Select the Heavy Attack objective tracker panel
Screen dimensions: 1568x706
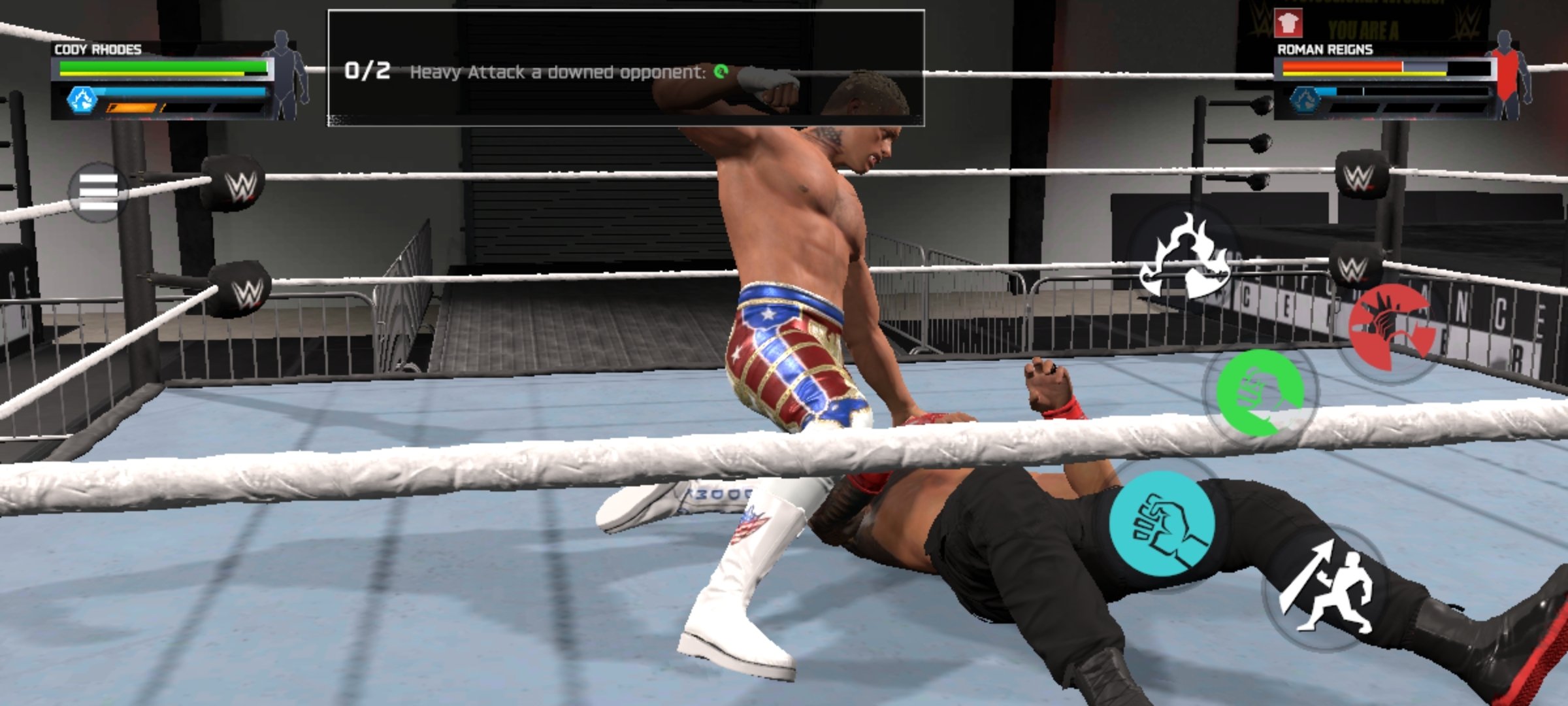click(625, 68)
